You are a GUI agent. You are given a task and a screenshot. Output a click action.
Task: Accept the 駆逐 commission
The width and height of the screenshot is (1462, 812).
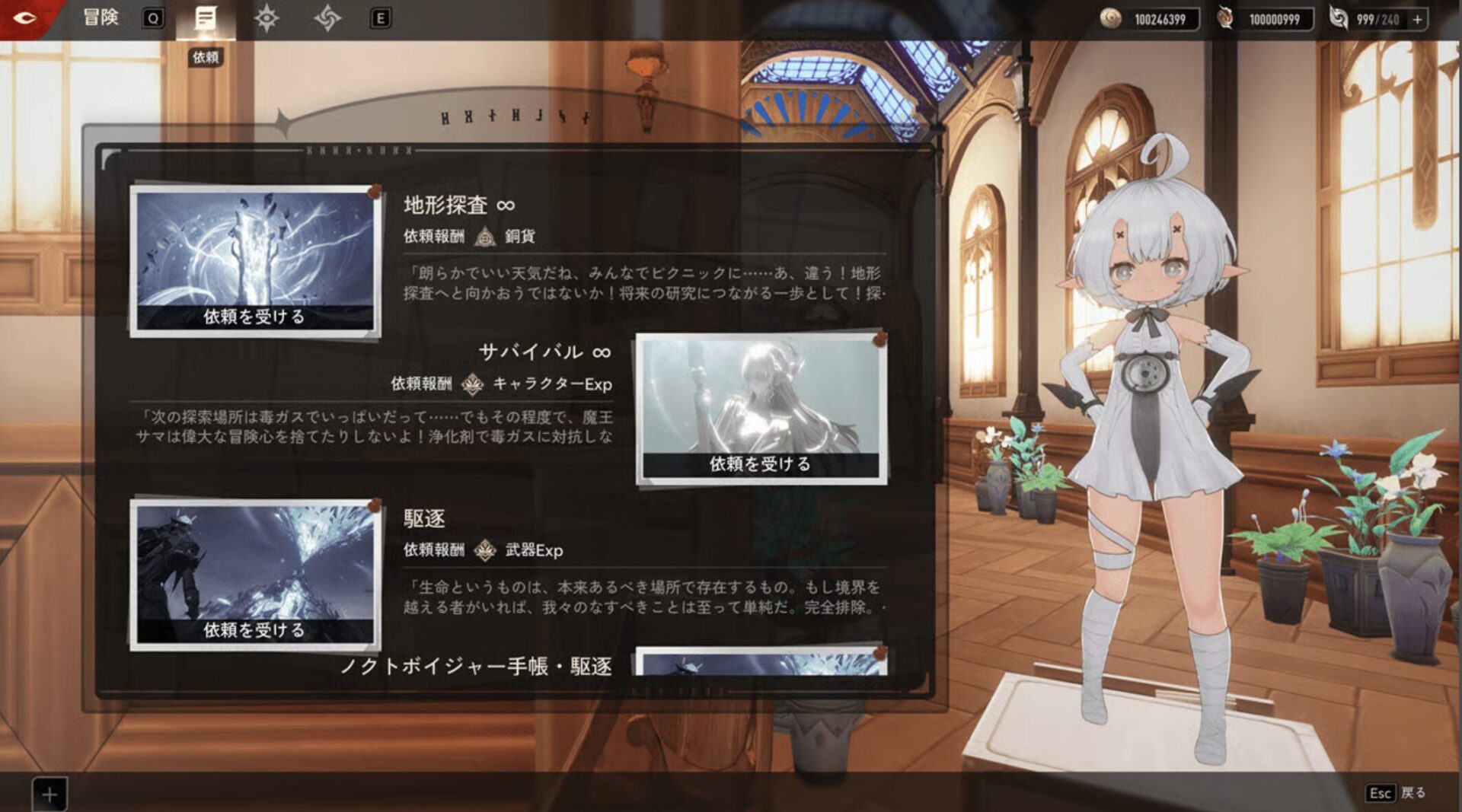254,630
